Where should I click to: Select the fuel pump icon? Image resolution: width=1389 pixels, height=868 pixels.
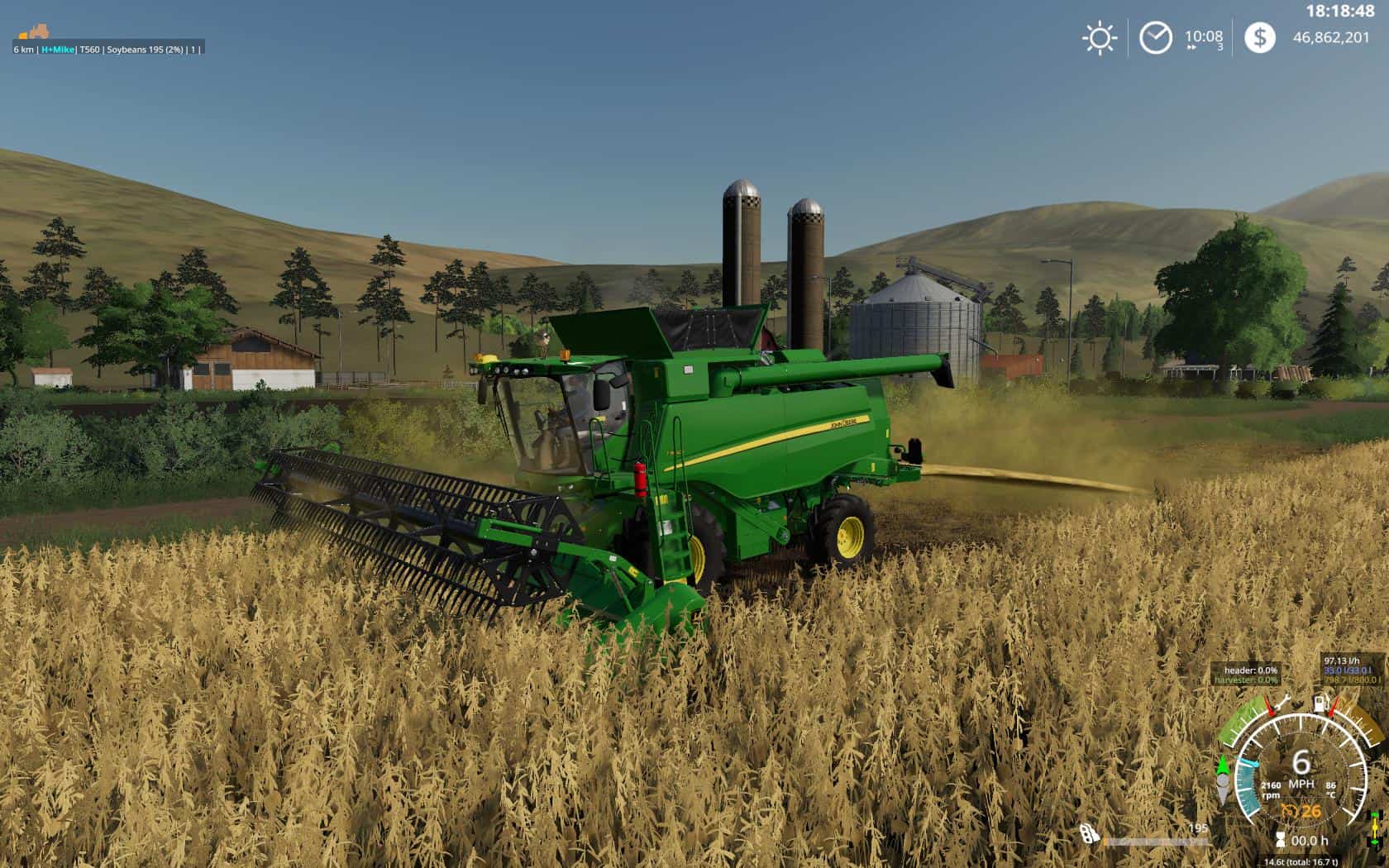click(x=1322, y=703)
